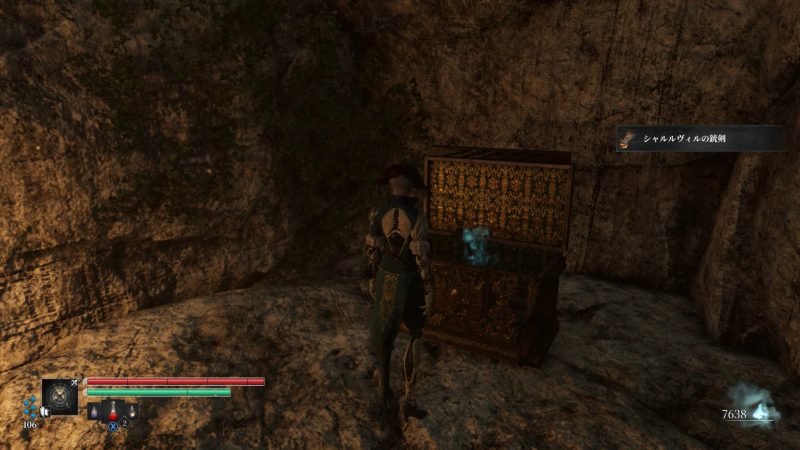Select the red health potion slot
The height and width of the screenshot is (450, 800).
pos(113,409)
